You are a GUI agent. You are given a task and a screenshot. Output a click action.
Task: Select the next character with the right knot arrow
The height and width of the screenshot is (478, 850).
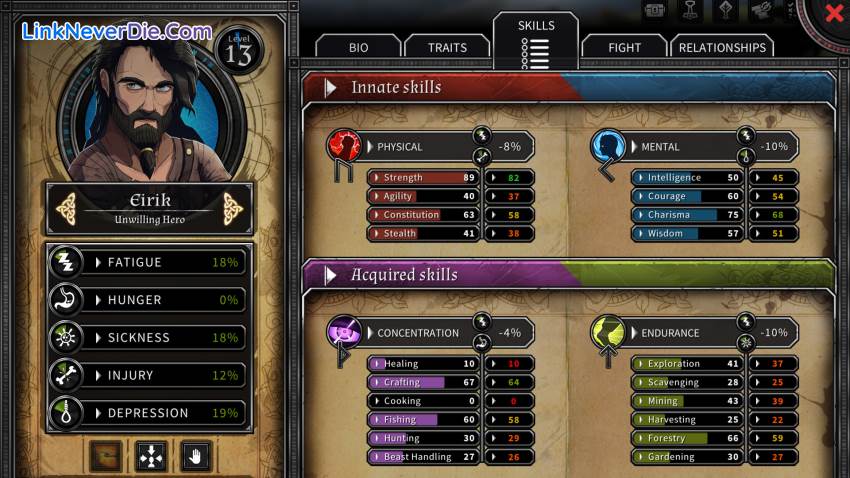click(x=233, y=208)
